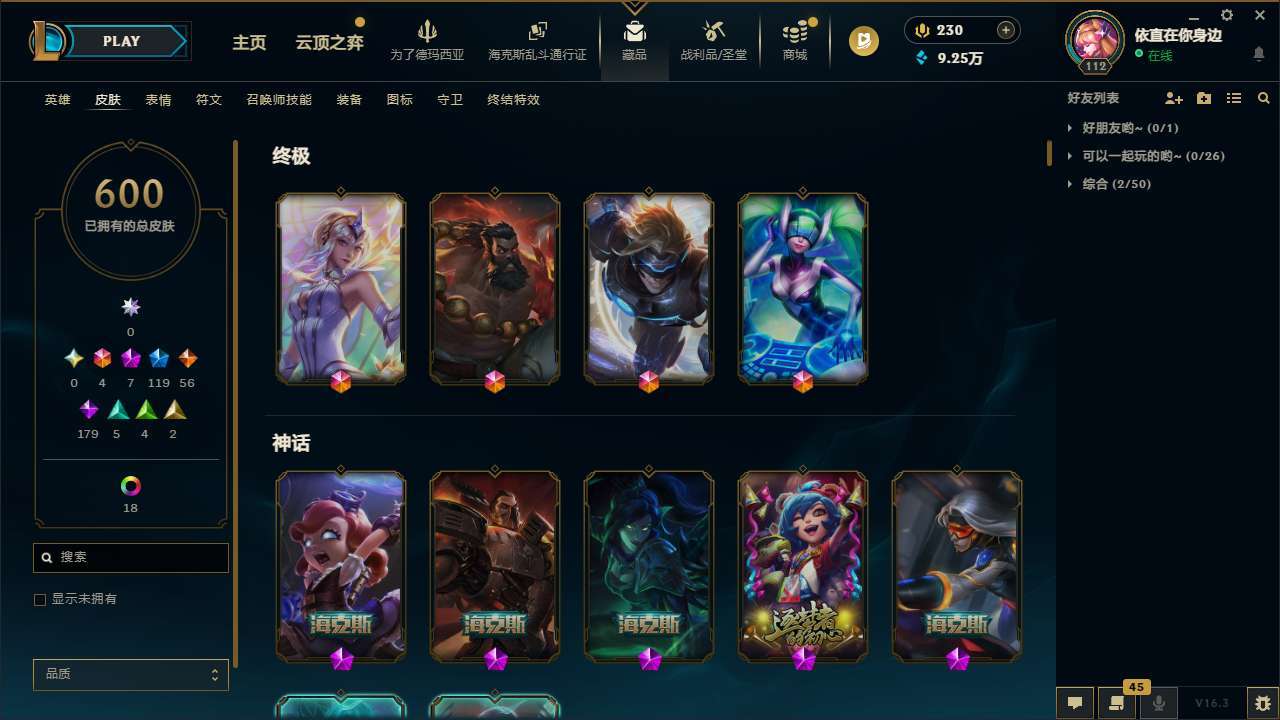
Task: Open the chat window icon
Action: (1075, 702)
